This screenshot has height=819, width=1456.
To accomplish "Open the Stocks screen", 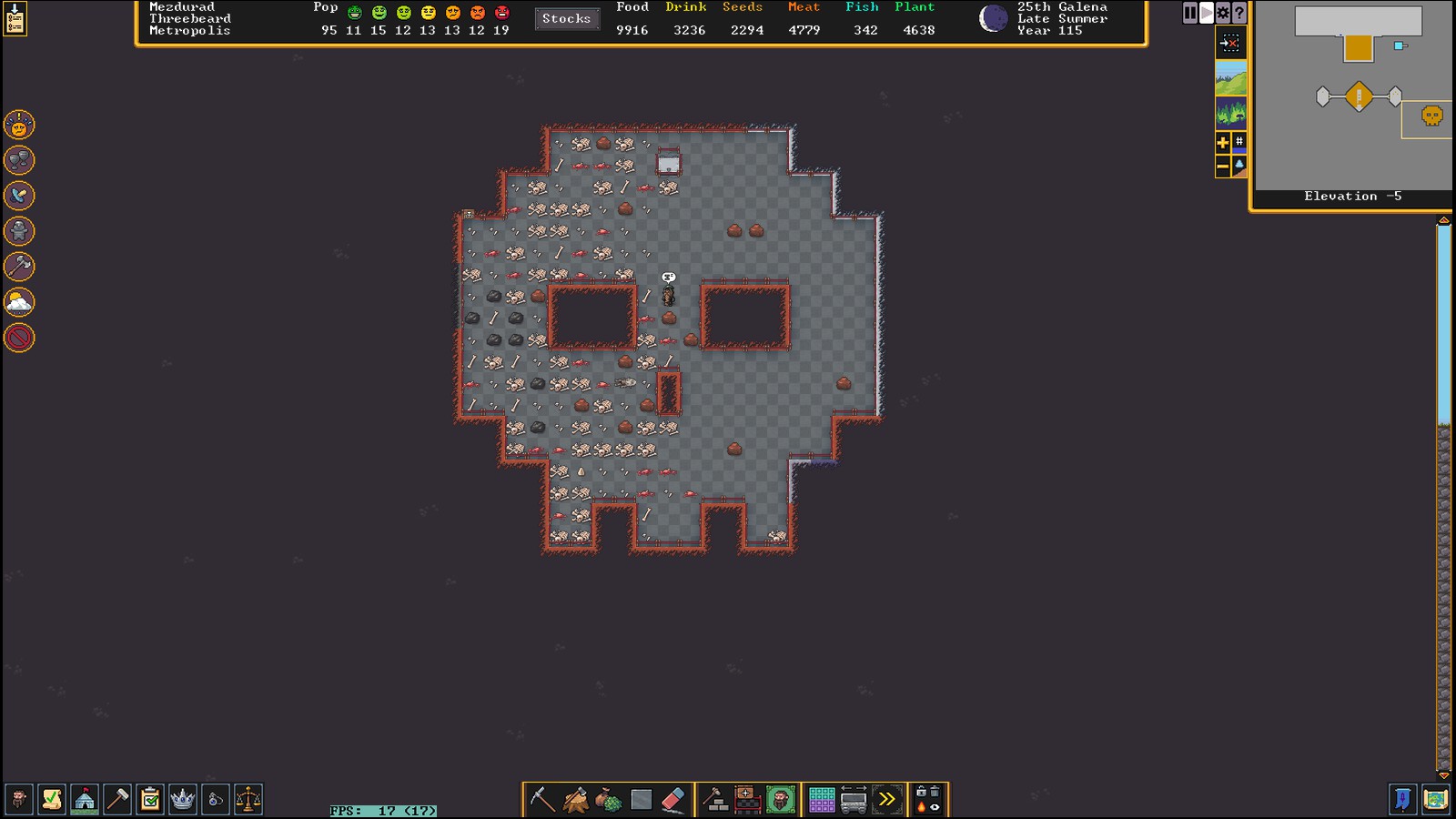I will point(566,18).
